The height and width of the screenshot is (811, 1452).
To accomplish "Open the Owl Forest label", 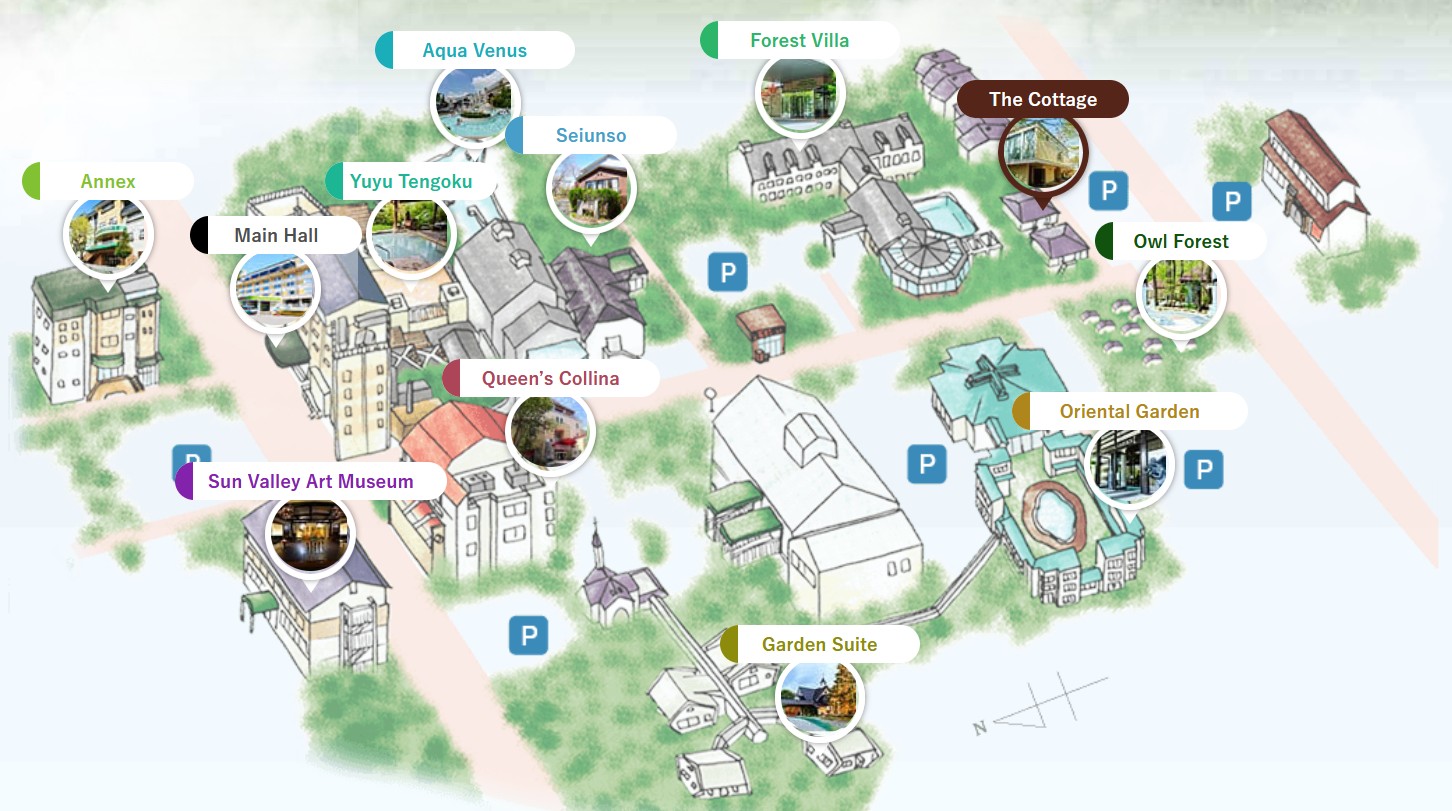I will 1181,241.
